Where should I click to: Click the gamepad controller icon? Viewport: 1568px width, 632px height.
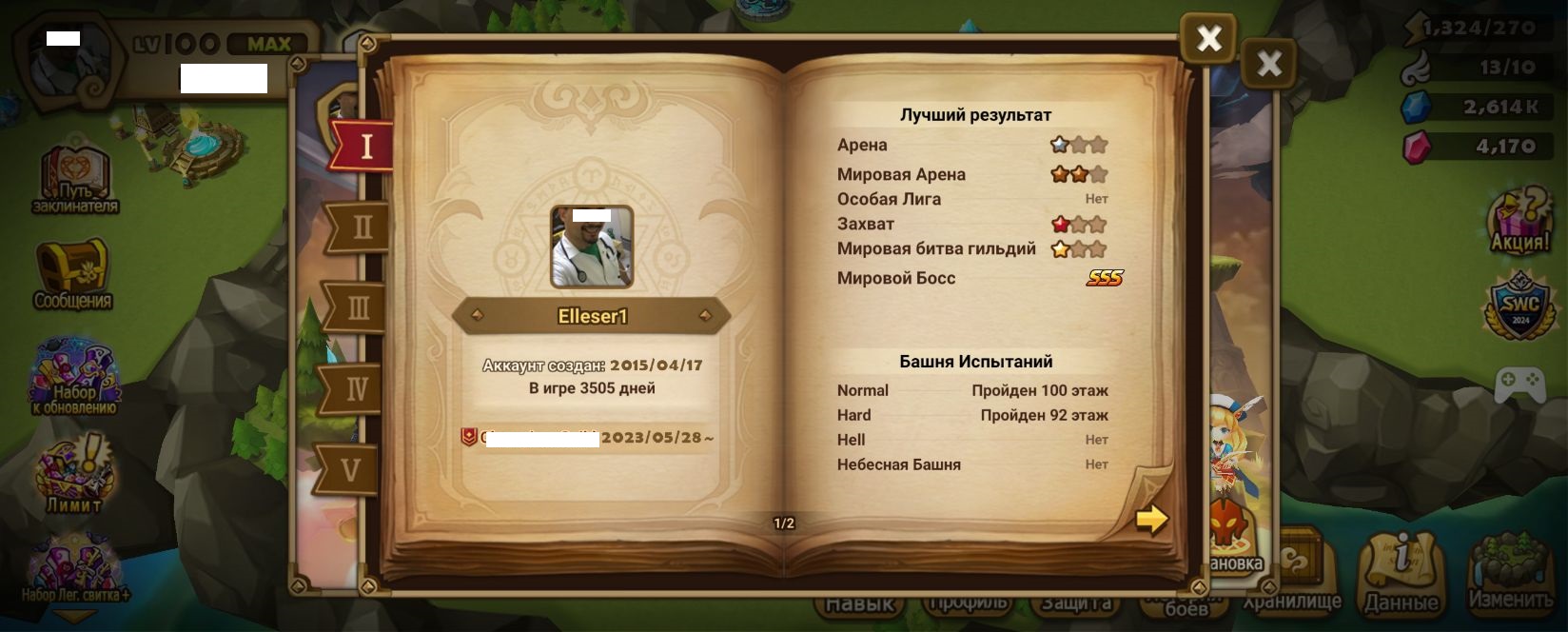pyautogui.click(x=1519, y=385)
